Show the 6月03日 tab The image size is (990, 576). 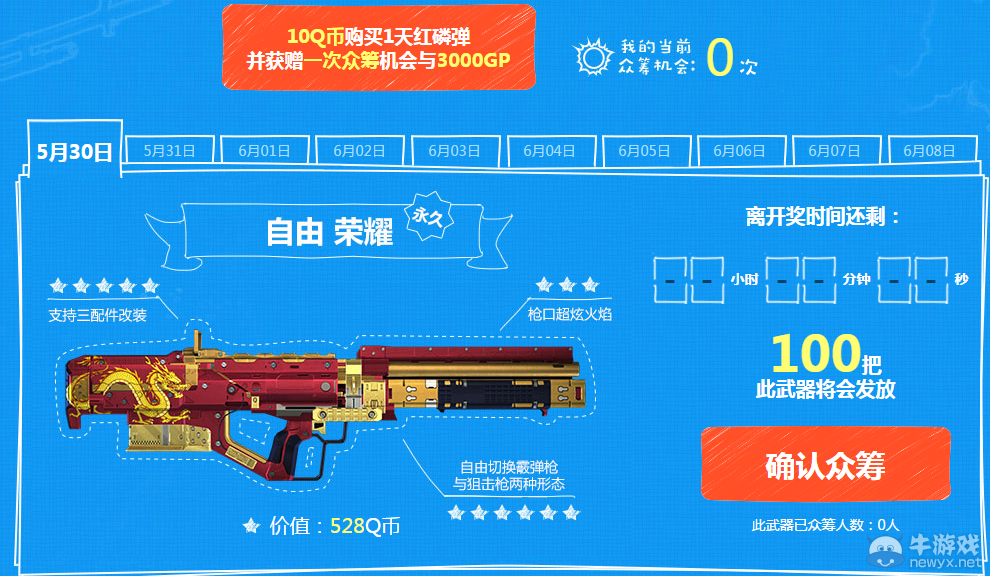[454, 151]
